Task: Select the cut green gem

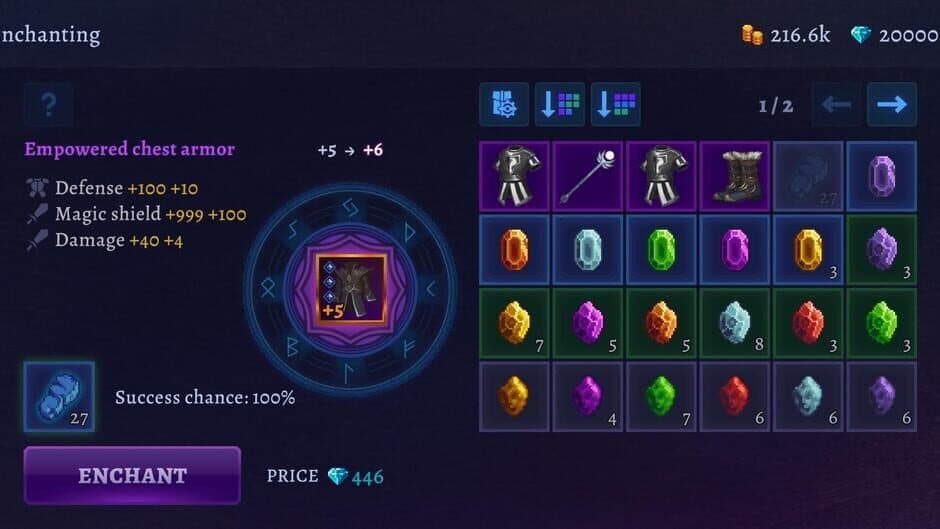Action: [x=661, y=248]
